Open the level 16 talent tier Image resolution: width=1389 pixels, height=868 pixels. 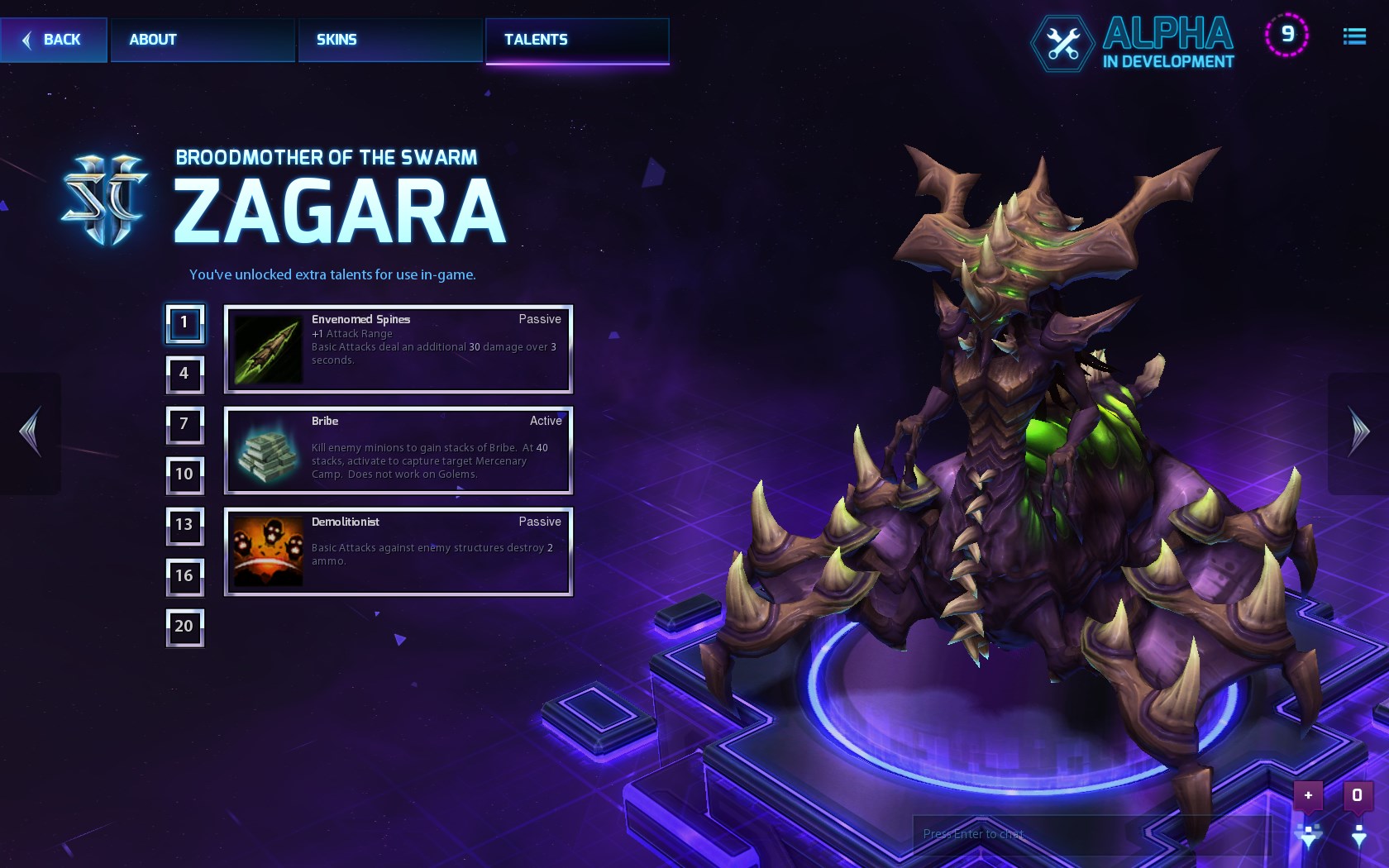(184, 576)
